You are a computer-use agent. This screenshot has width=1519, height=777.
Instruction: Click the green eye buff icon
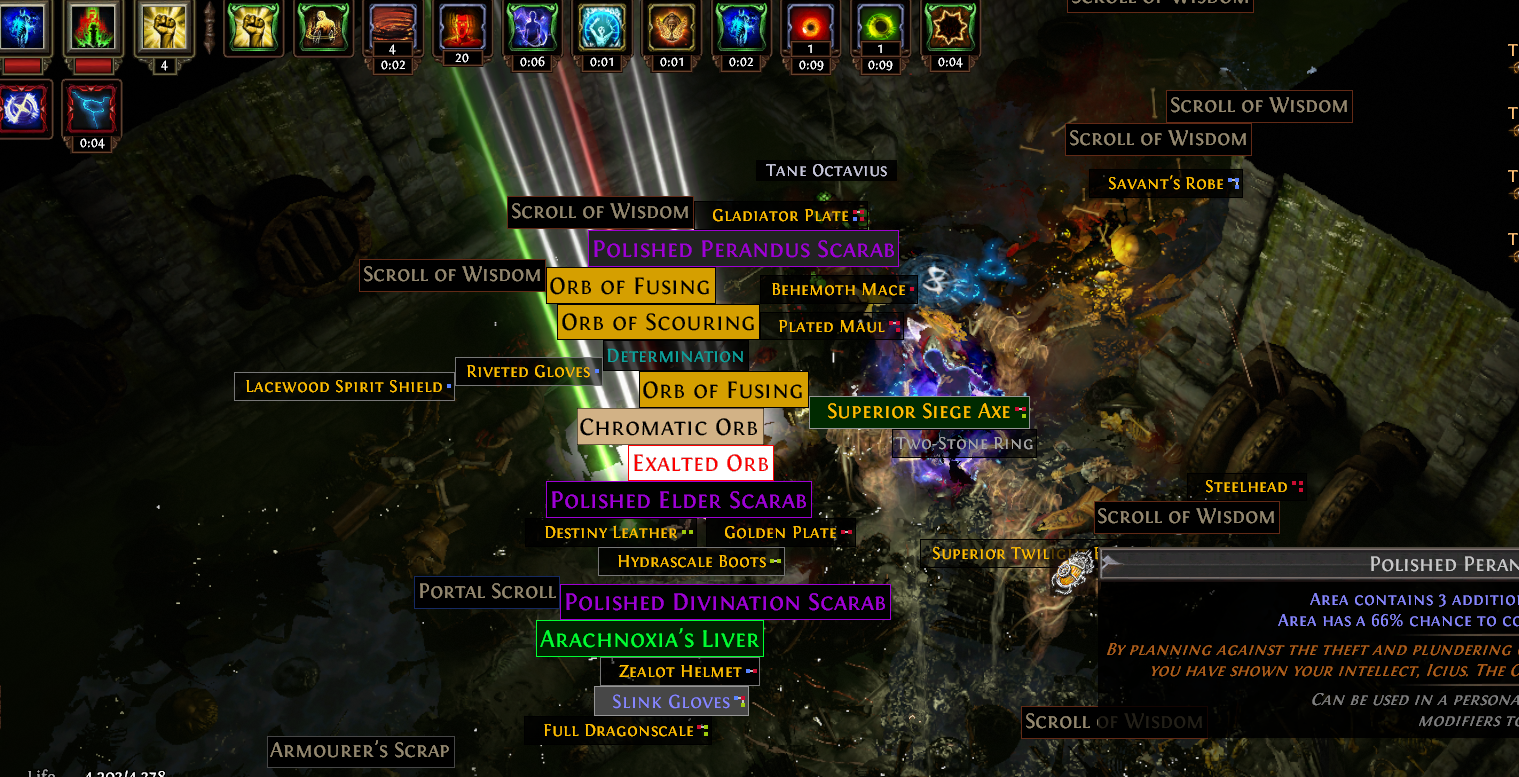click(879, 28)
